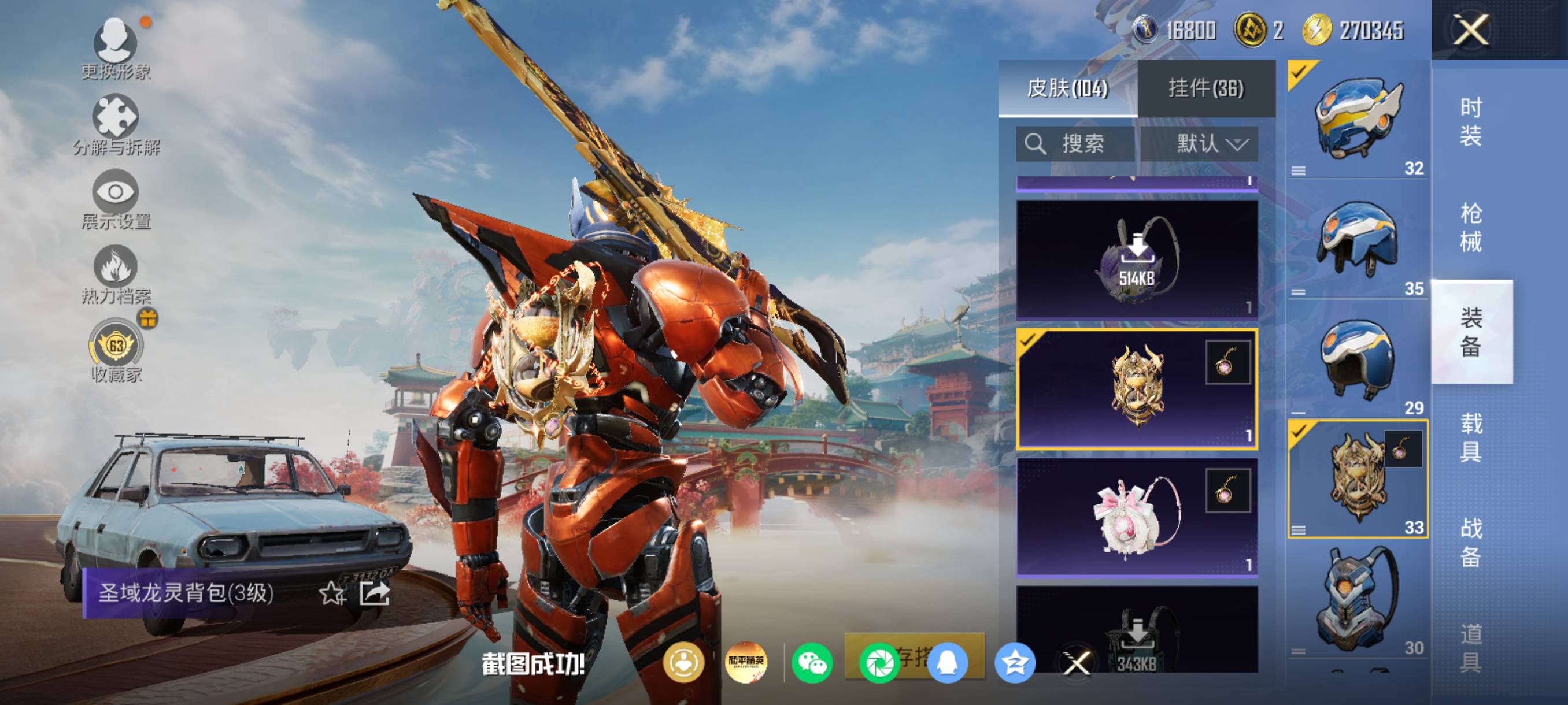The height and width of the screenshot is (705, 1568).
Task: Choose the 载具 vehicles category
Action: (x=1471, y=437)
